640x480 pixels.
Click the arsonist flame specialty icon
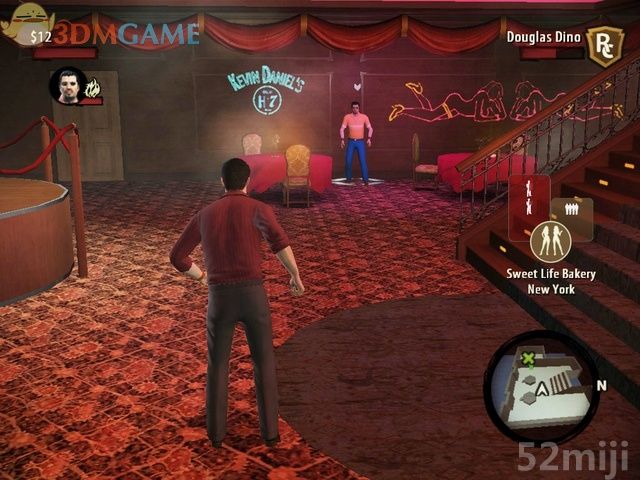[x=93, y=88]
